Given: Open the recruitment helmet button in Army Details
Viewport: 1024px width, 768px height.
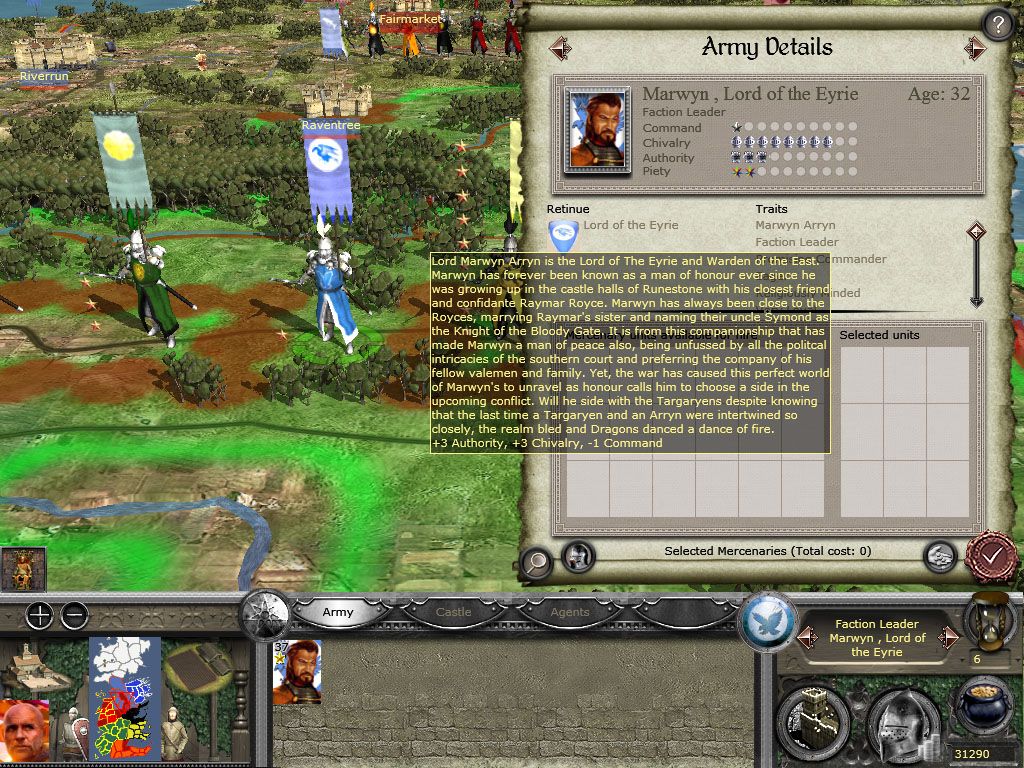Looking at the screenshot, I should pyautogui.click(x=578, y=556).
